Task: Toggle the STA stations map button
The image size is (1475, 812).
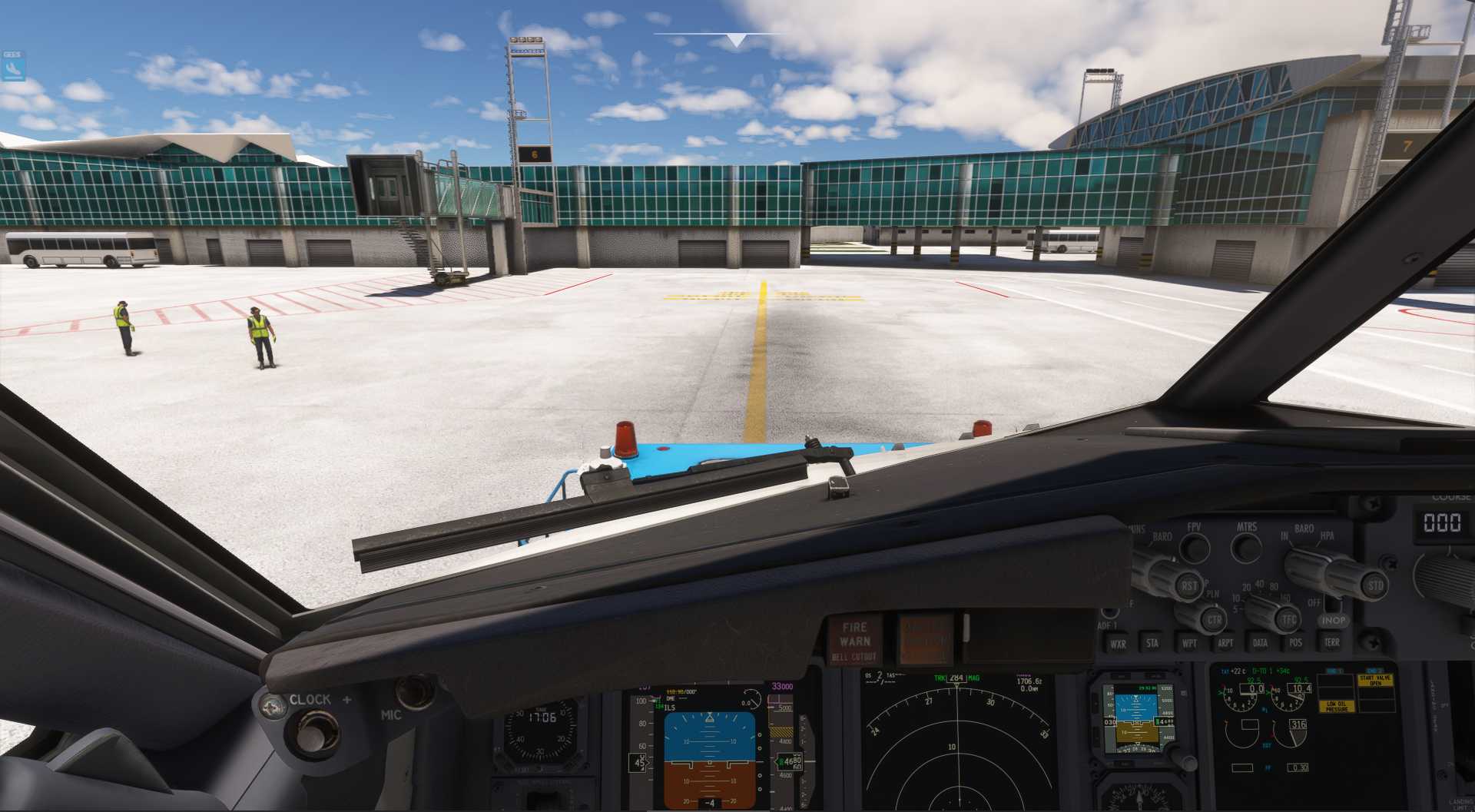Action: (x=1152, y=644)
